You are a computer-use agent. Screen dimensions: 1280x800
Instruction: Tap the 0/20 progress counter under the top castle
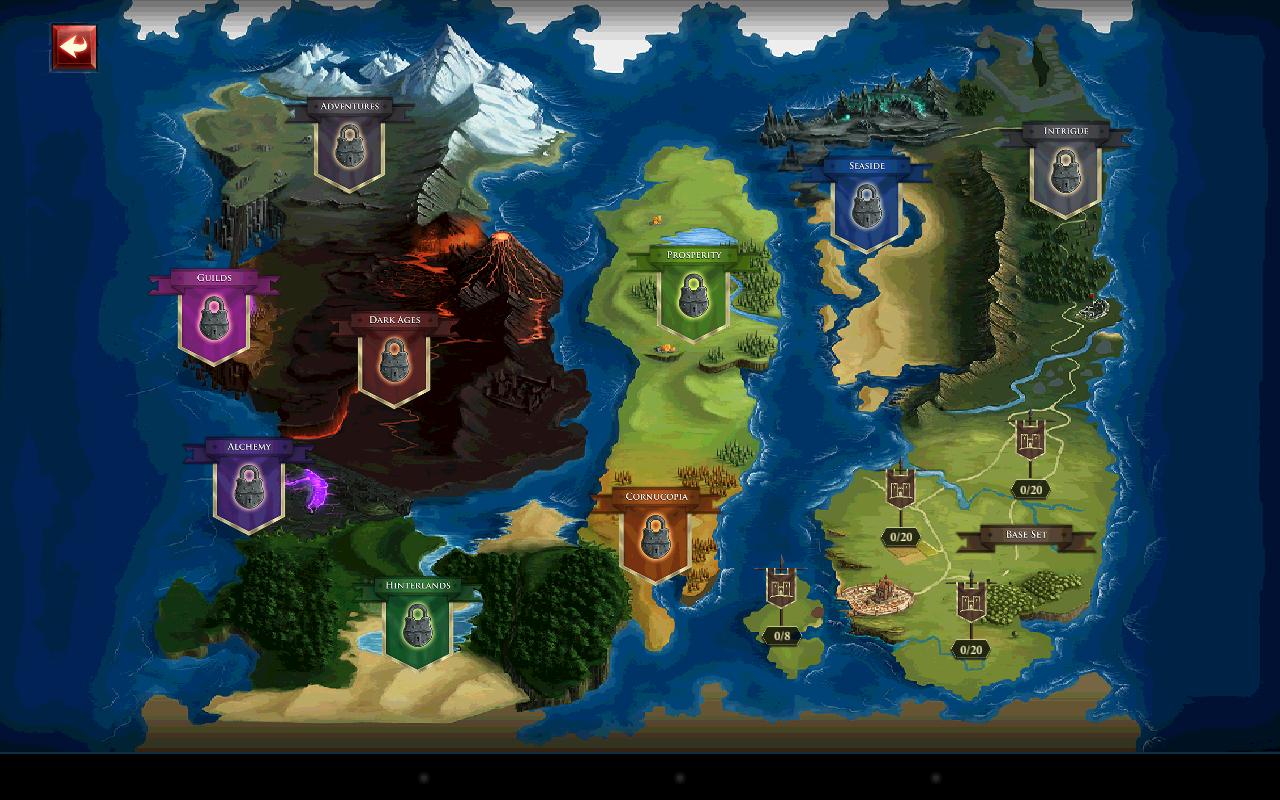[1029, 491]
